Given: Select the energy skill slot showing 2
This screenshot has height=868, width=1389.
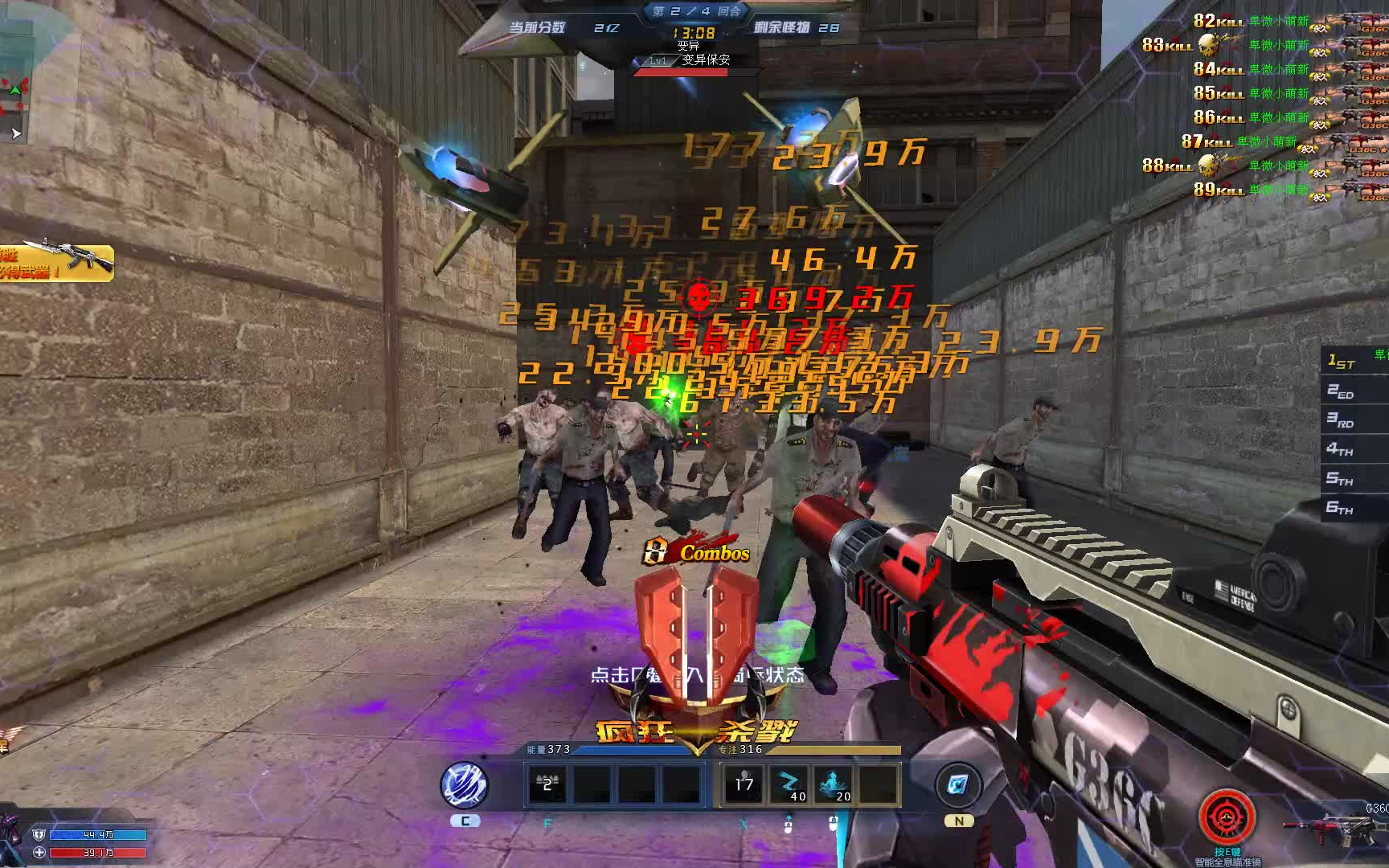Looking at the screenshot, I should [x=547, y=784].
